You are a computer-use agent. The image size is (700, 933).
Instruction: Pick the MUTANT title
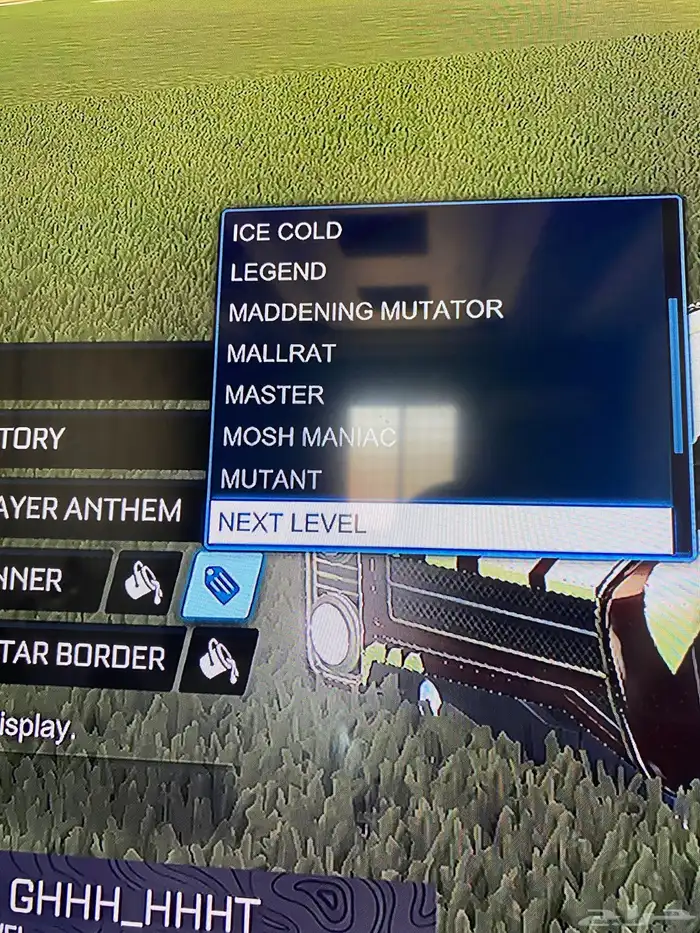[271, 479]
